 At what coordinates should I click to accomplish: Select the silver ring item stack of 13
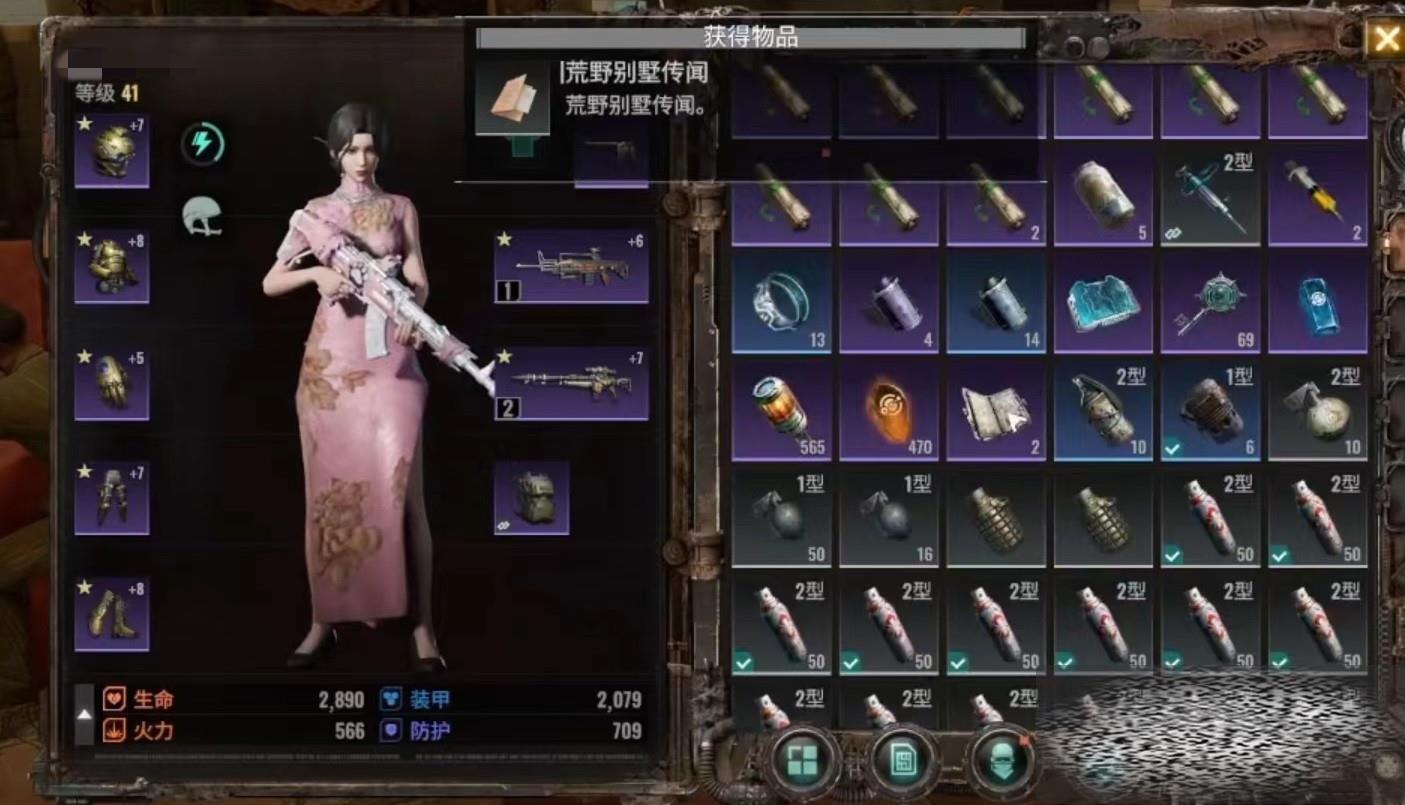tap(781, 302)
